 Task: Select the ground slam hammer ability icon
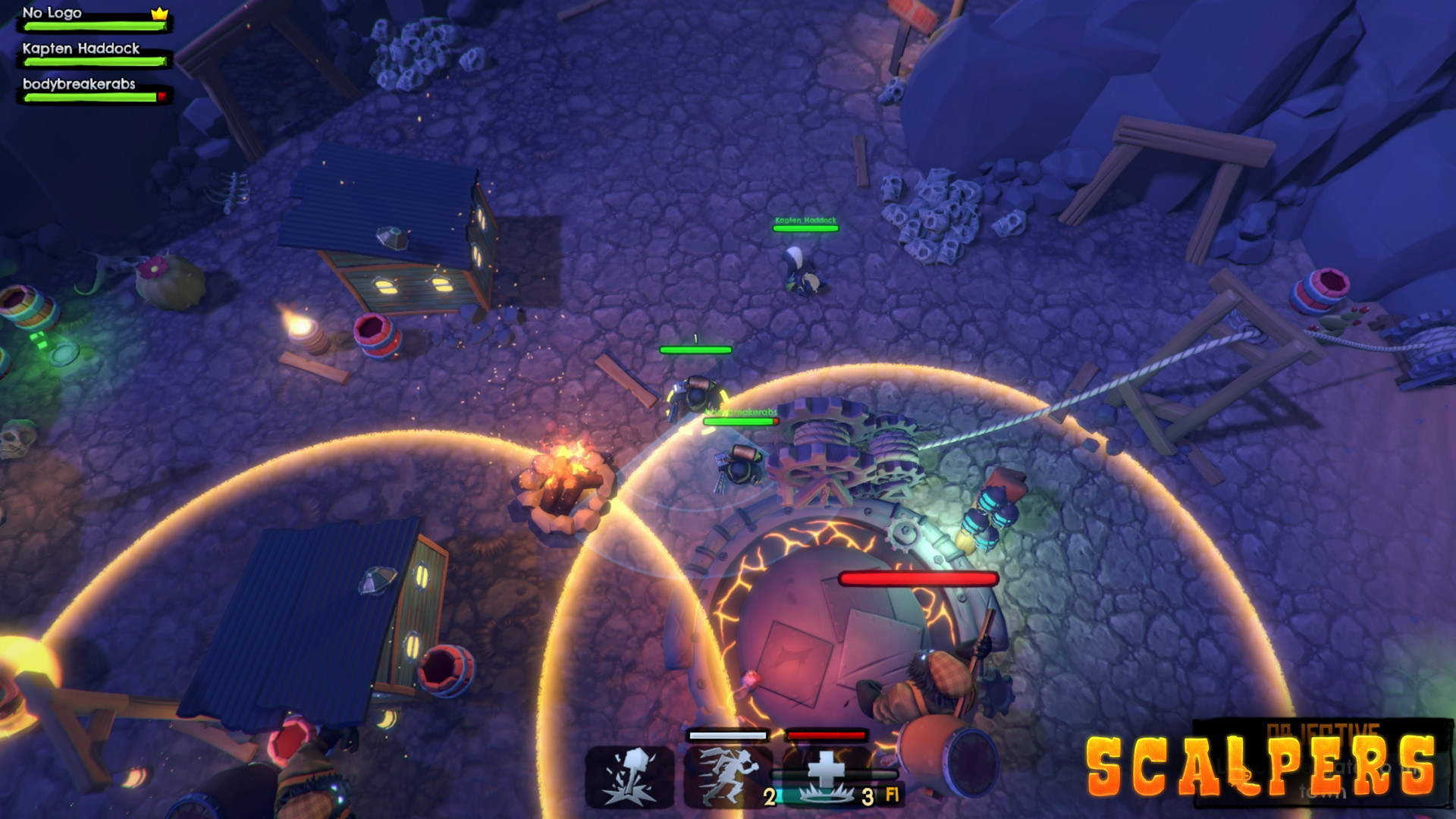point(629,777)
